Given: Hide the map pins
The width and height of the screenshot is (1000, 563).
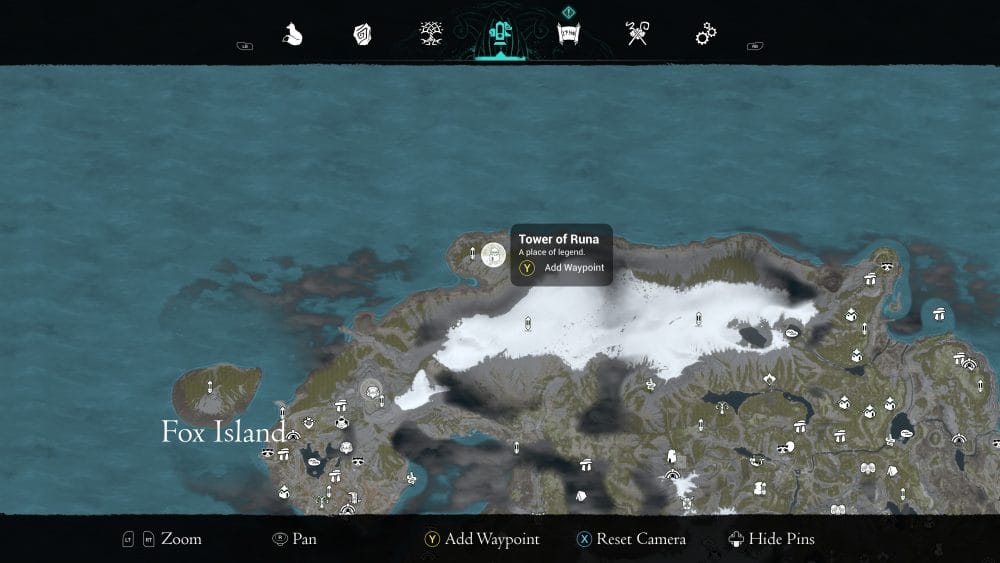Looking at the screenshot, I should pyautogui.click(x=772, y=539).
